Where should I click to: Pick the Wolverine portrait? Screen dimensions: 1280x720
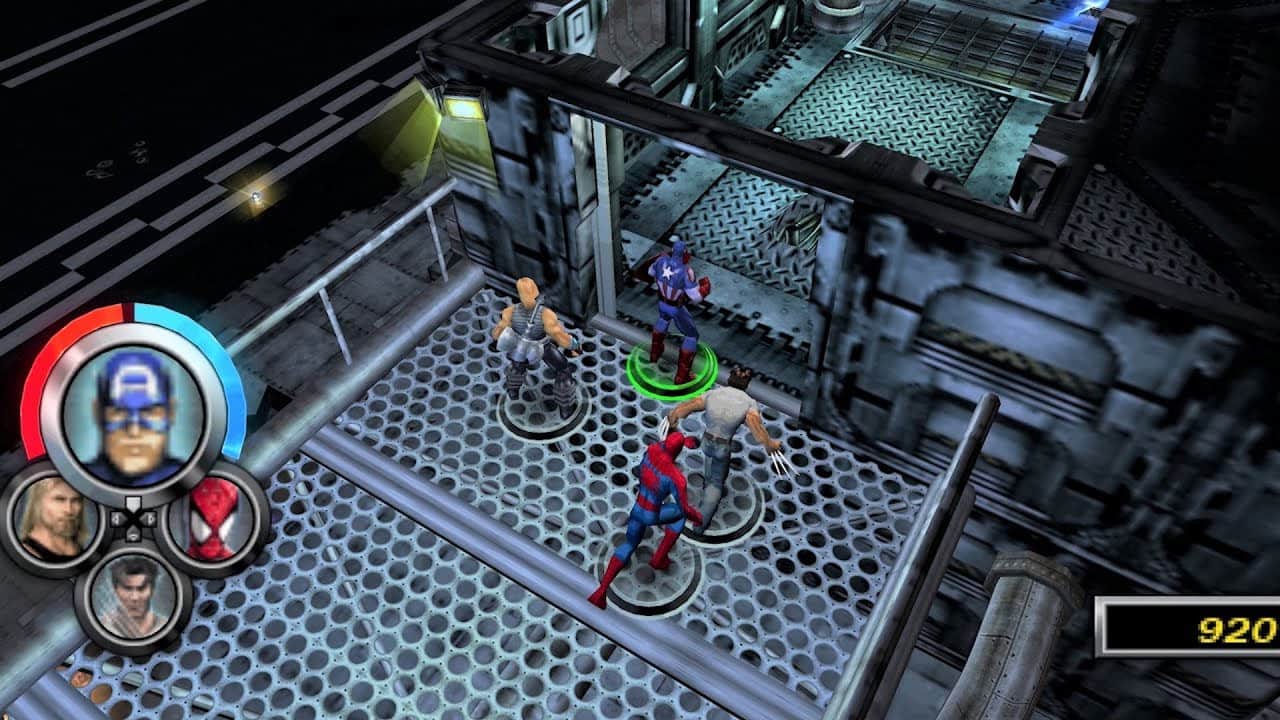(x=133, y=595)
